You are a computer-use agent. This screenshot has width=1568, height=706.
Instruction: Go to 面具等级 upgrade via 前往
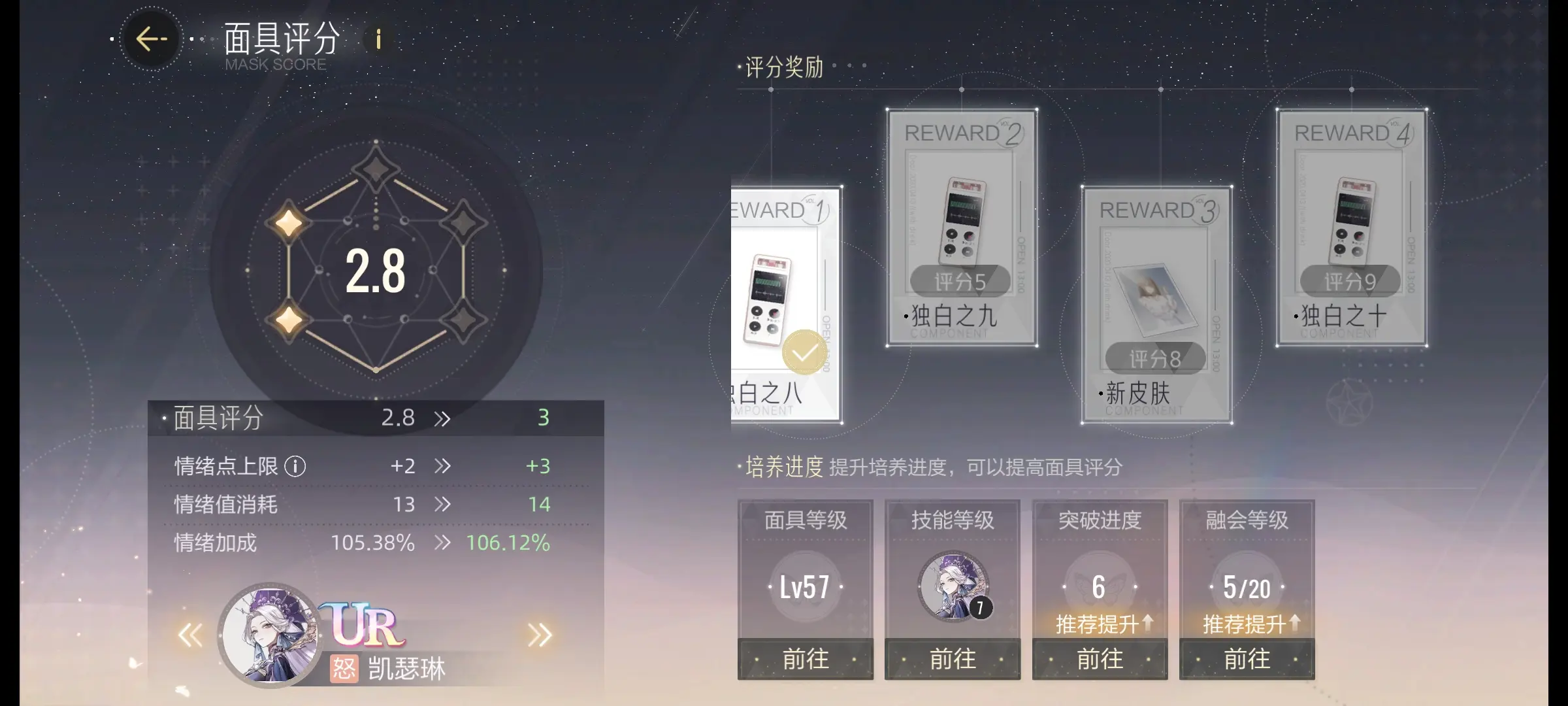(806, 659)
